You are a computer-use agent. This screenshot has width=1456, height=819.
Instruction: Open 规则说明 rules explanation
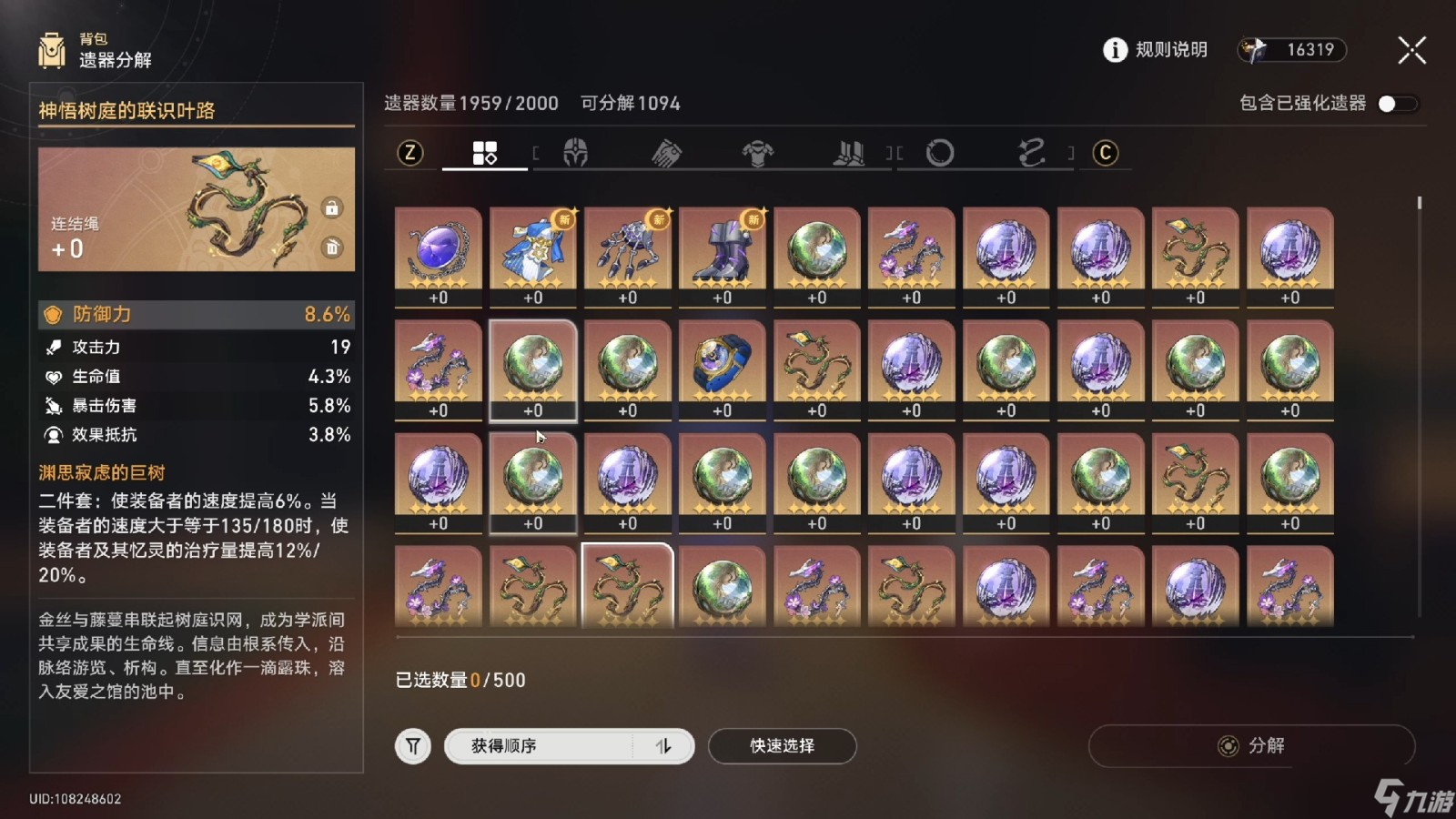tap(1154, 50)
